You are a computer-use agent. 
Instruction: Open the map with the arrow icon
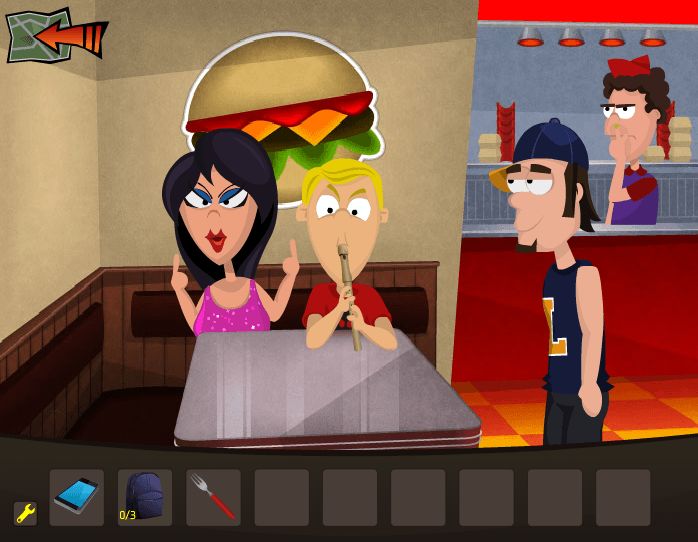(x=54, y=37)
